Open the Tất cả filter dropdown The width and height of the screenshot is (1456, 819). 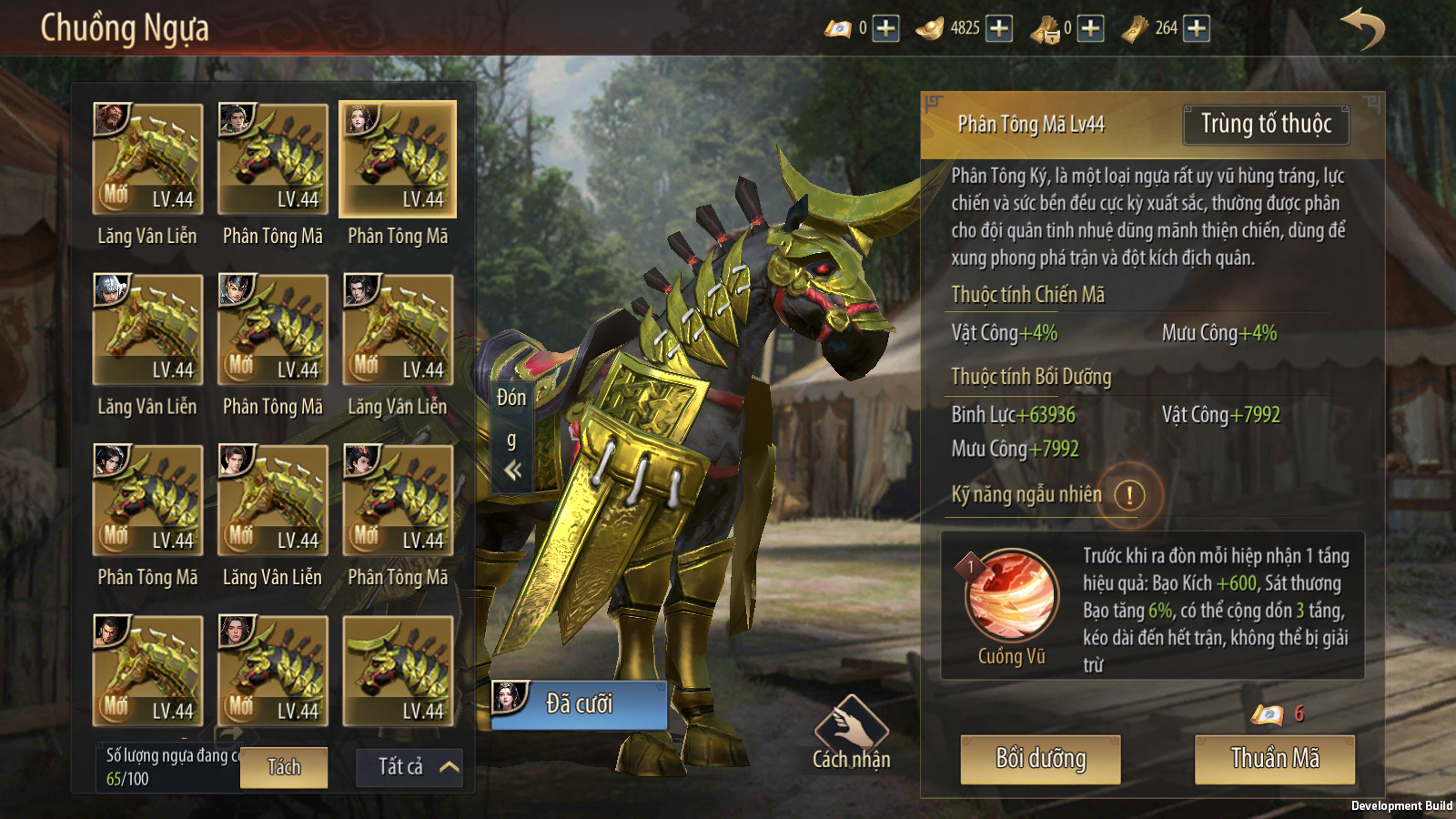(x=409, y=767)
